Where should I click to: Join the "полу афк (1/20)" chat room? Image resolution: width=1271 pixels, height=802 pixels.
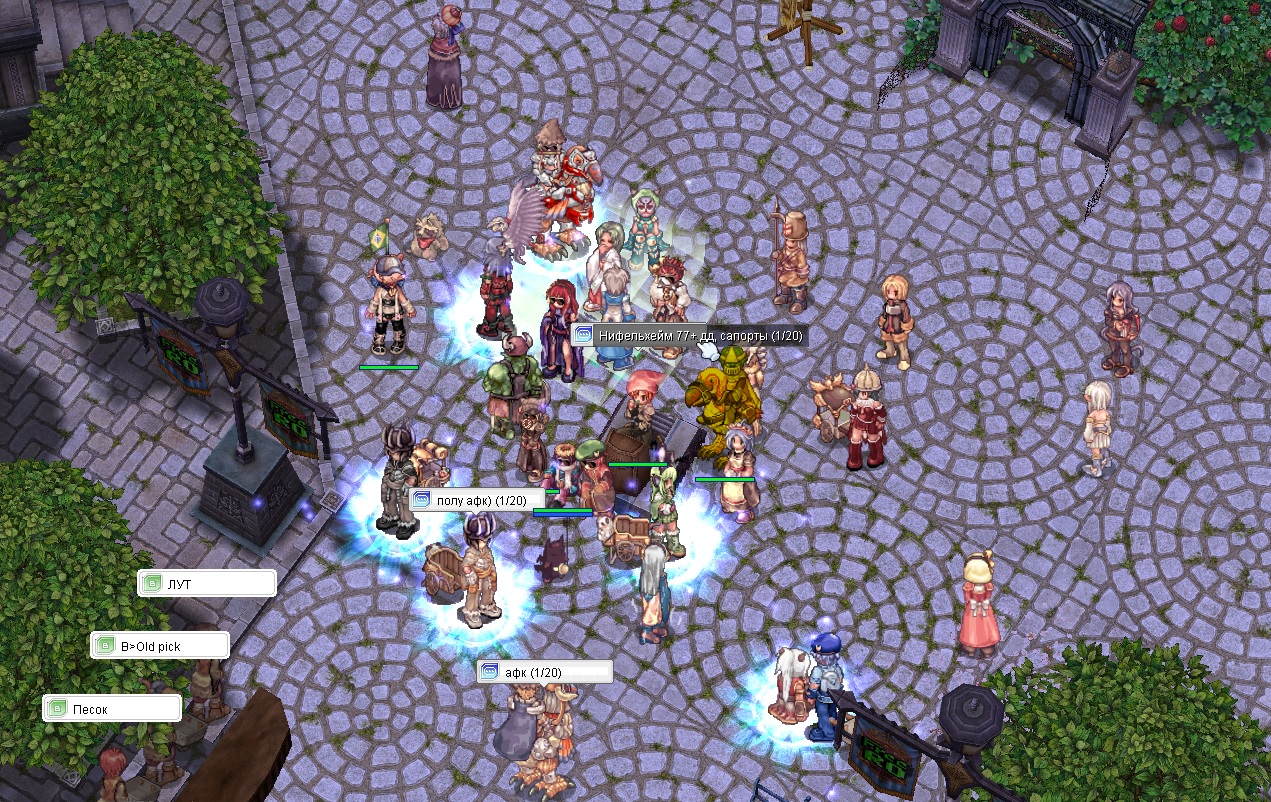[477, 500]
